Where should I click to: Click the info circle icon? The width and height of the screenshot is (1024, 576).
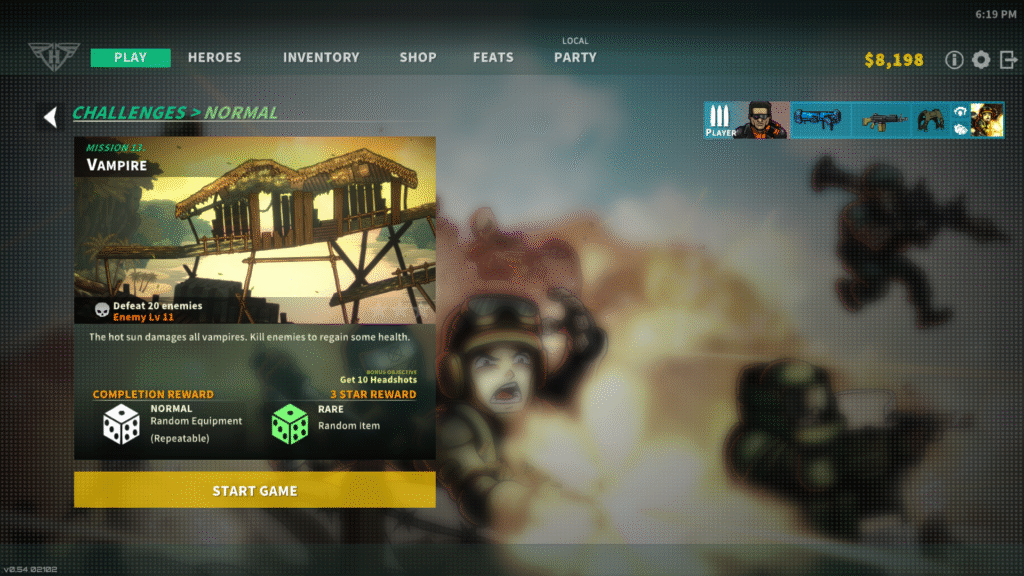(x=954, y=60)
